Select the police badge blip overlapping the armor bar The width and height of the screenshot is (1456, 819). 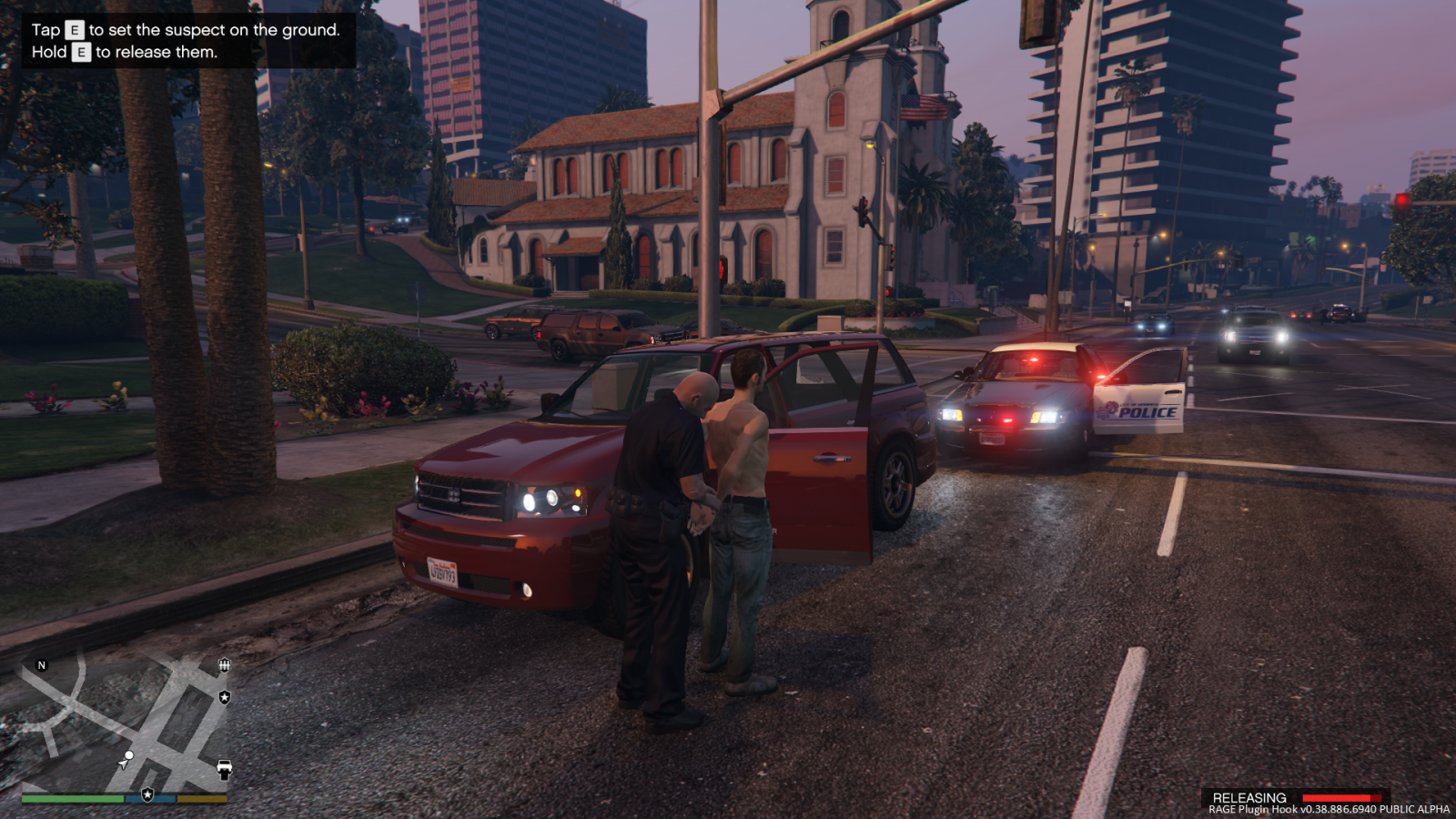pos(147,794)
